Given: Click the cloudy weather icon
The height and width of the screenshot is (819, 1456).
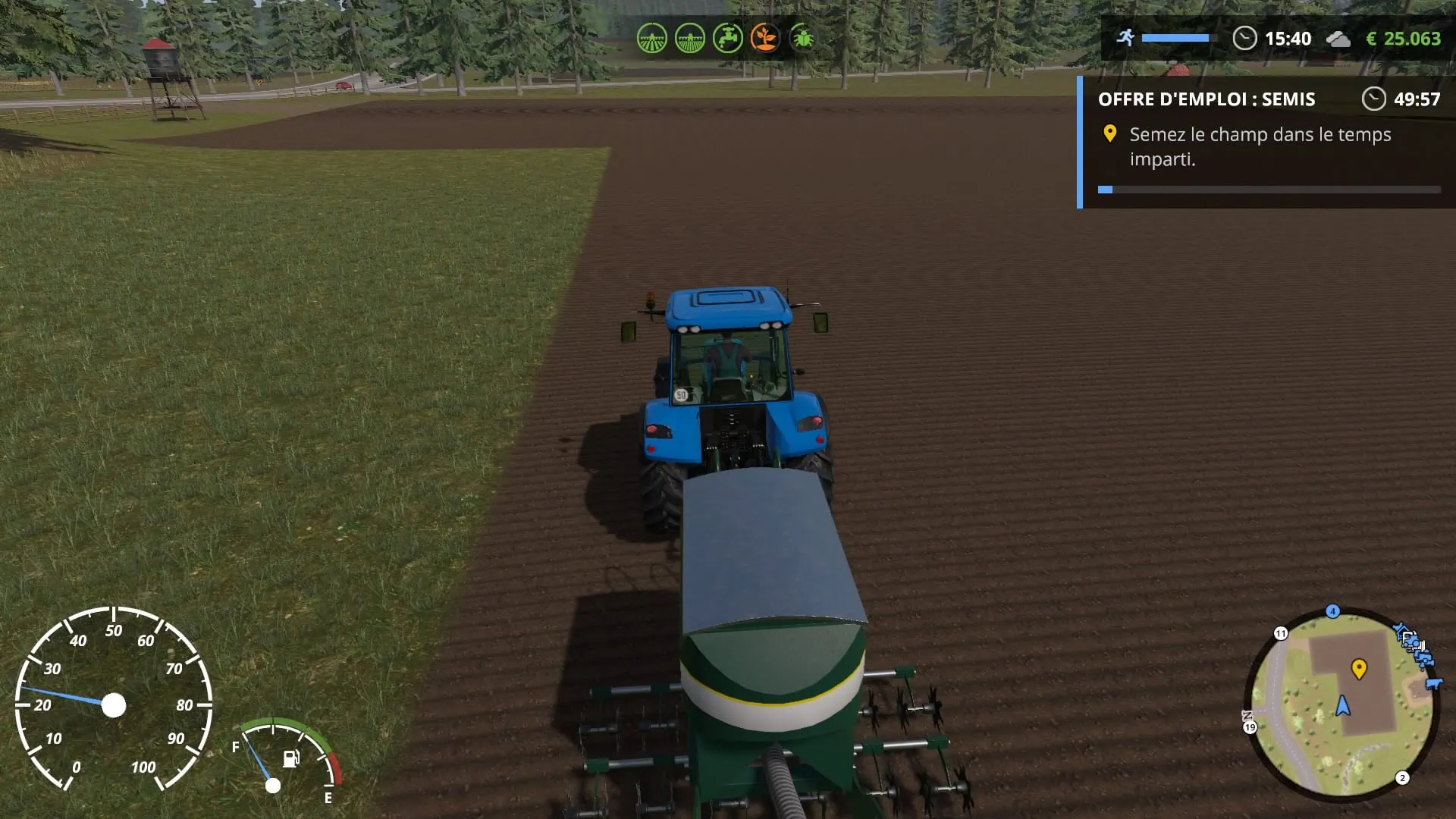Looking at the screenshot, I should pyautogui.click(x=1338, y=39).
